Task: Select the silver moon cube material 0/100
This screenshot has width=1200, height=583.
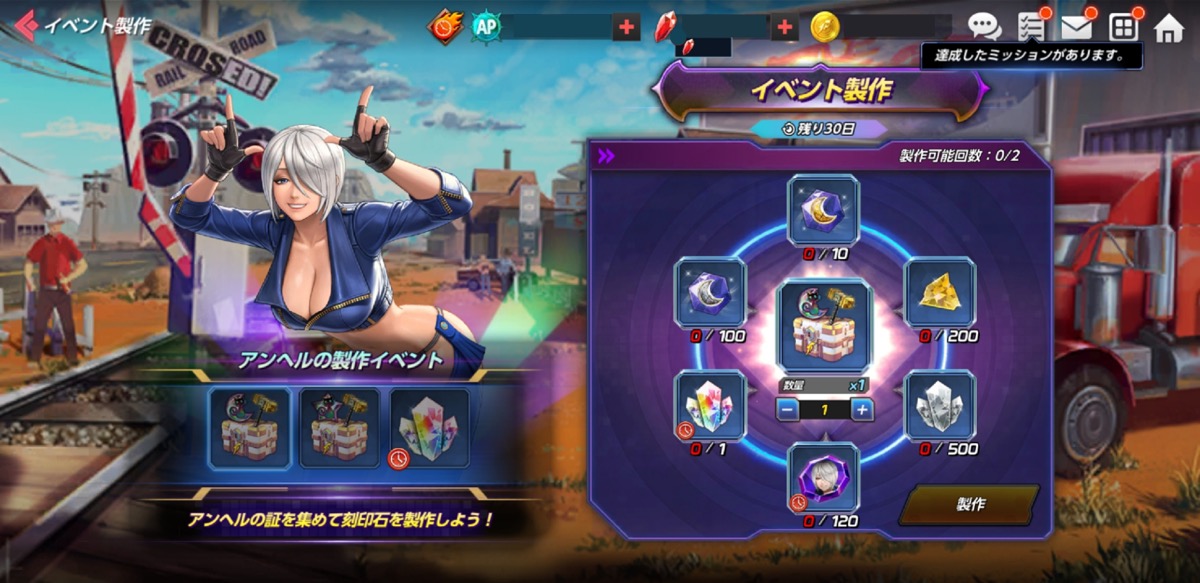Action: pos(711,293)
